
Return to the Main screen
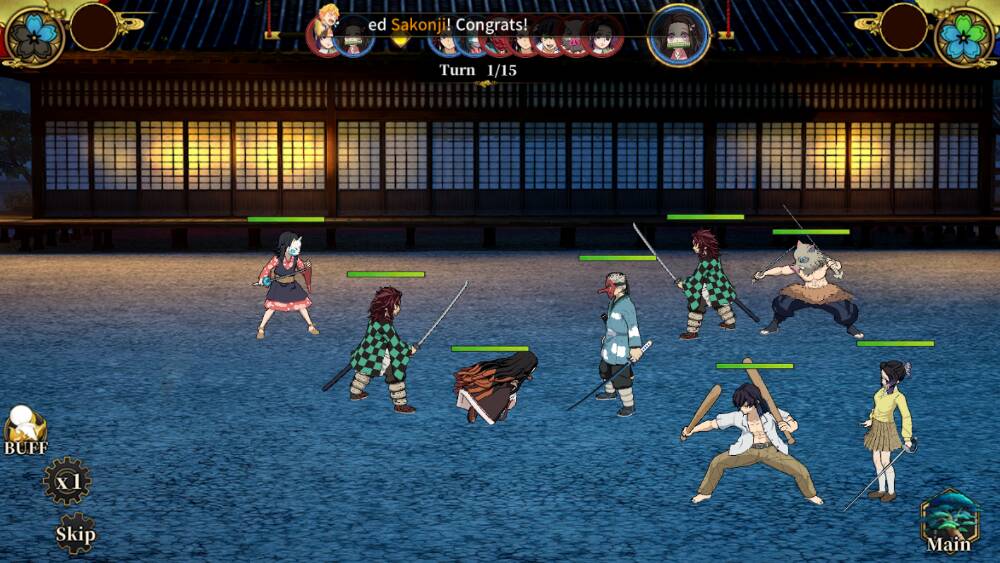pyautogui.click(x=949, y=521)
